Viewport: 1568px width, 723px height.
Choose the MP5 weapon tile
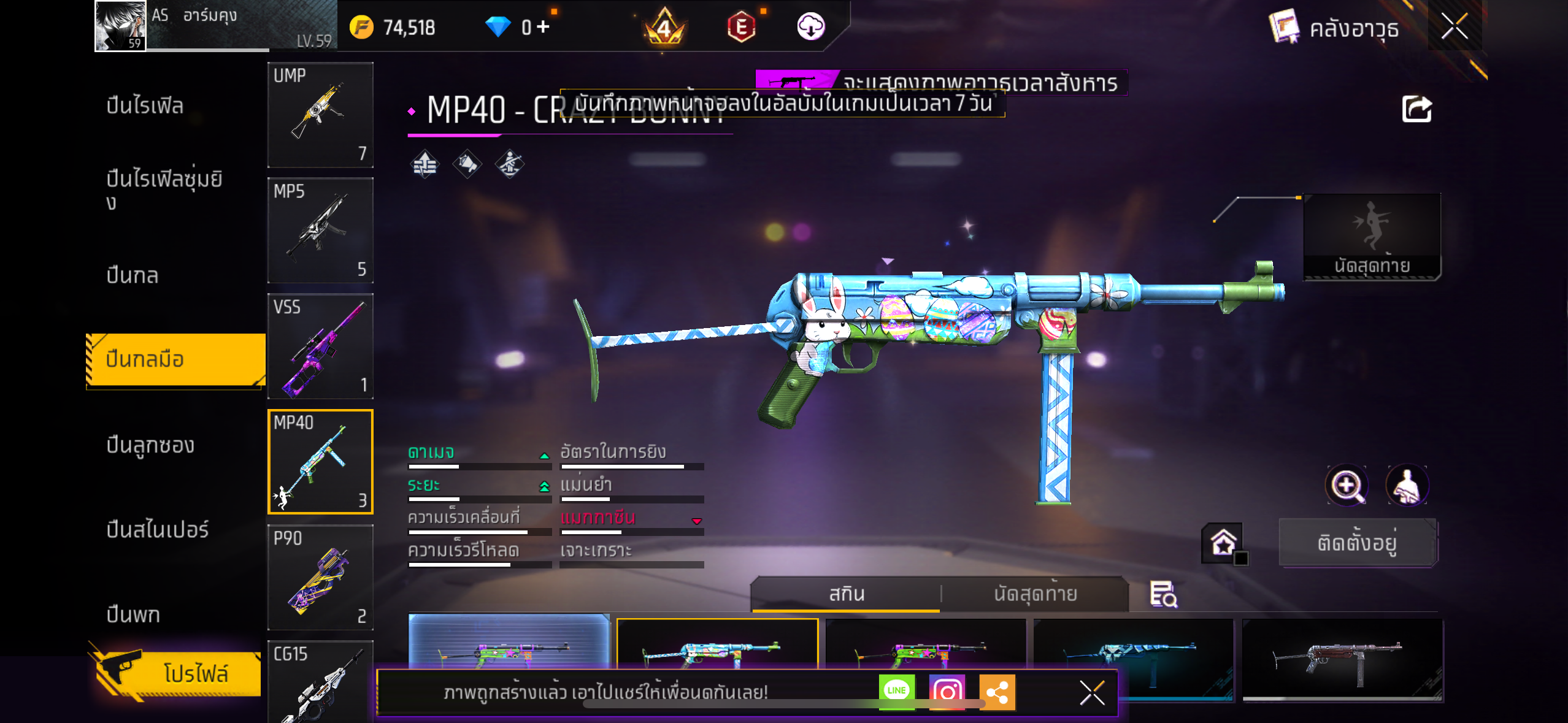click(320, 231)
